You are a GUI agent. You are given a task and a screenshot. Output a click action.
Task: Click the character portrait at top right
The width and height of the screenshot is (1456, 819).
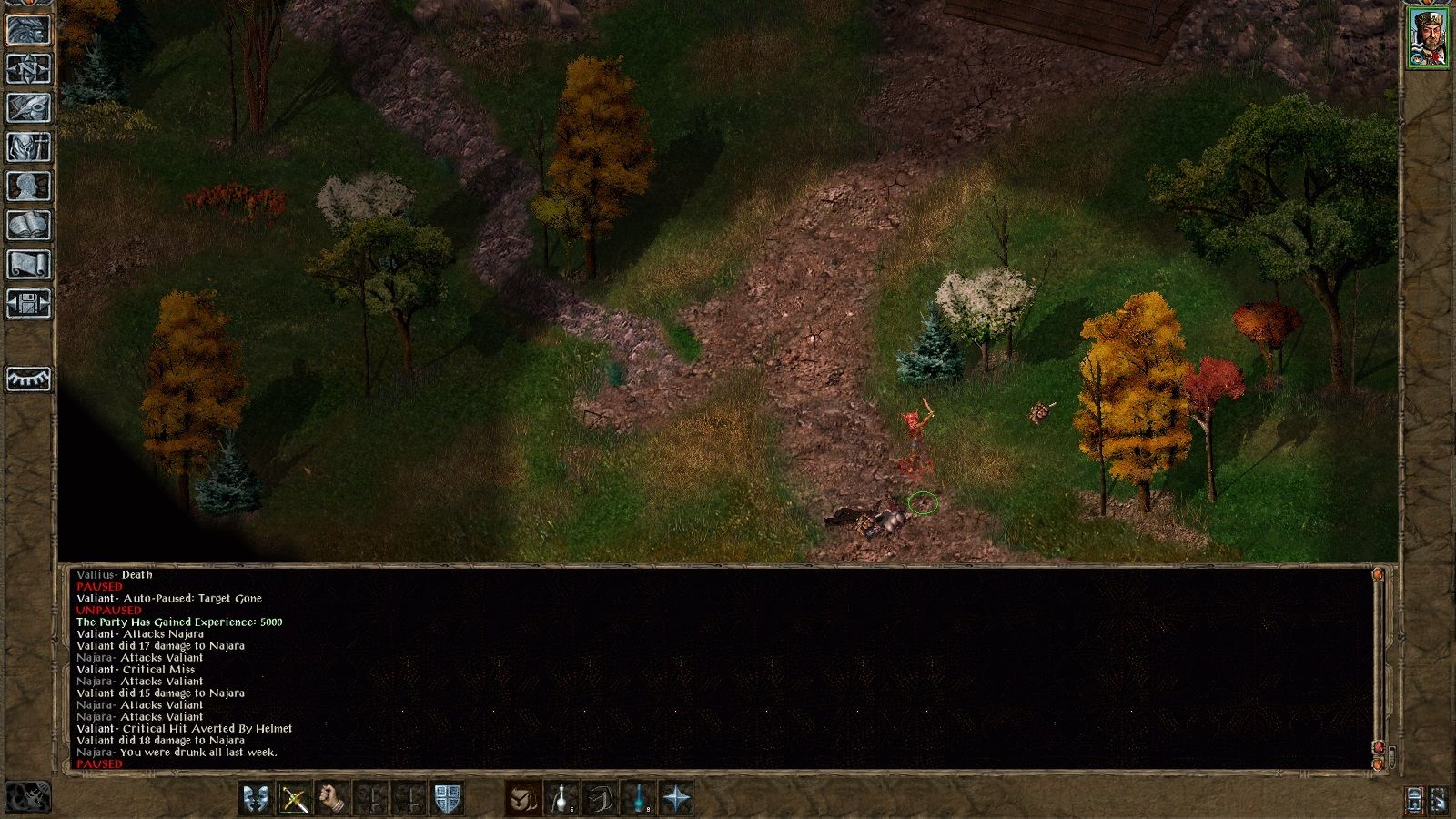tap(1429, 36)
